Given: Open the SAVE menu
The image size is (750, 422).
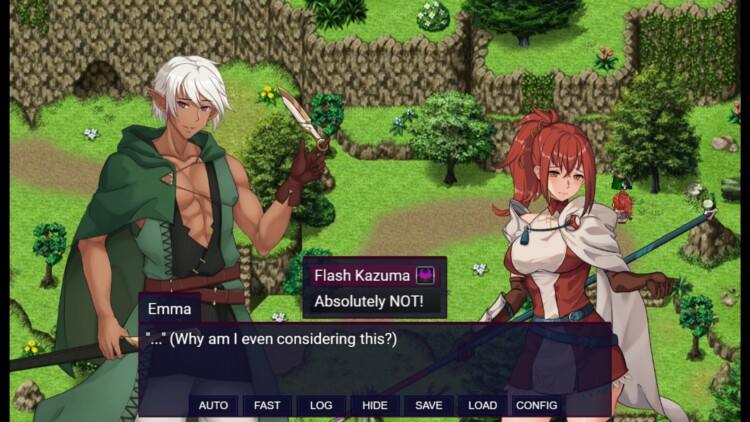Looking at the screenshot, I should pos(429,405).
